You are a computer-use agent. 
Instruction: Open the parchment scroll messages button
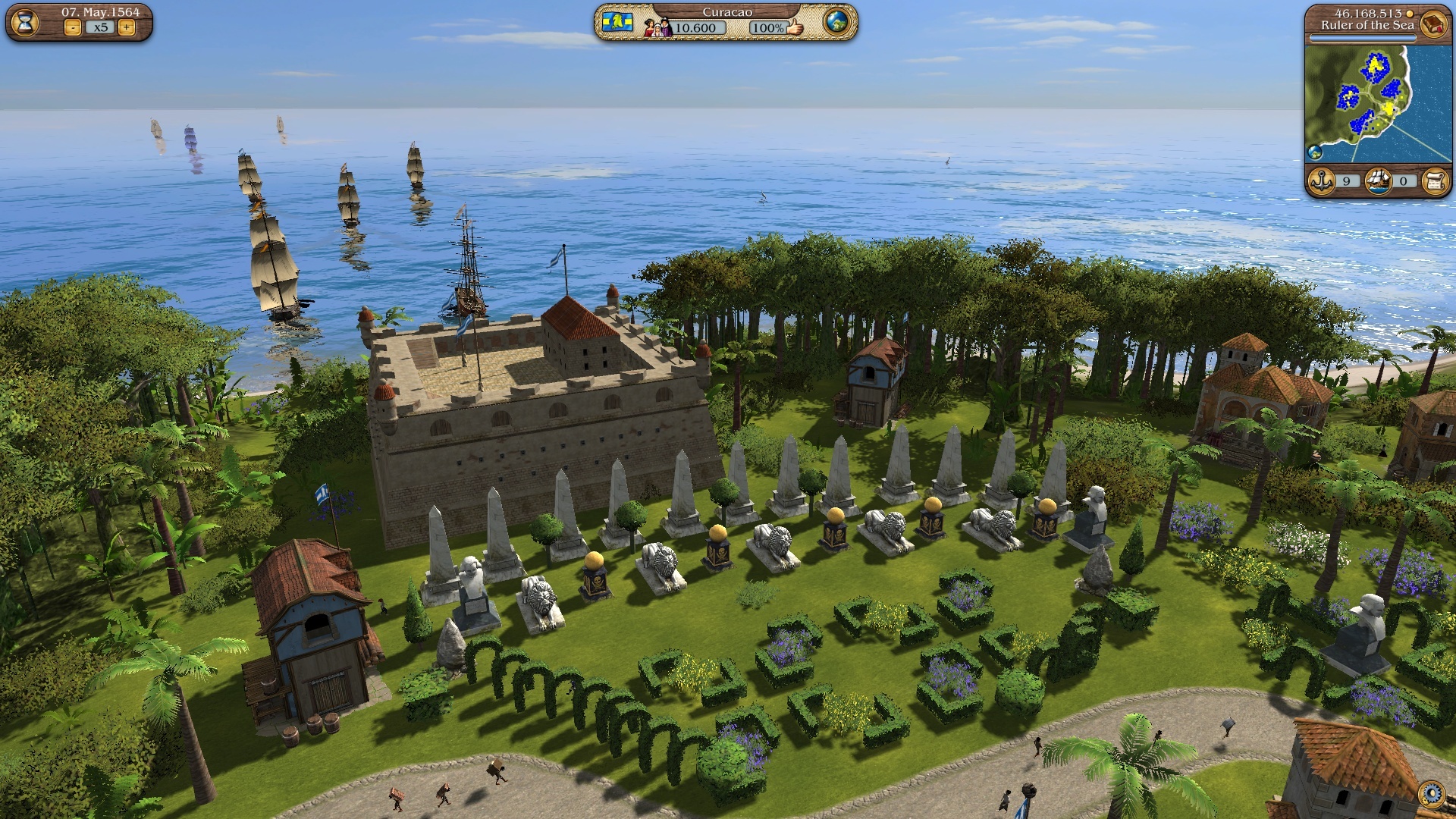[x=1435, y=181]
